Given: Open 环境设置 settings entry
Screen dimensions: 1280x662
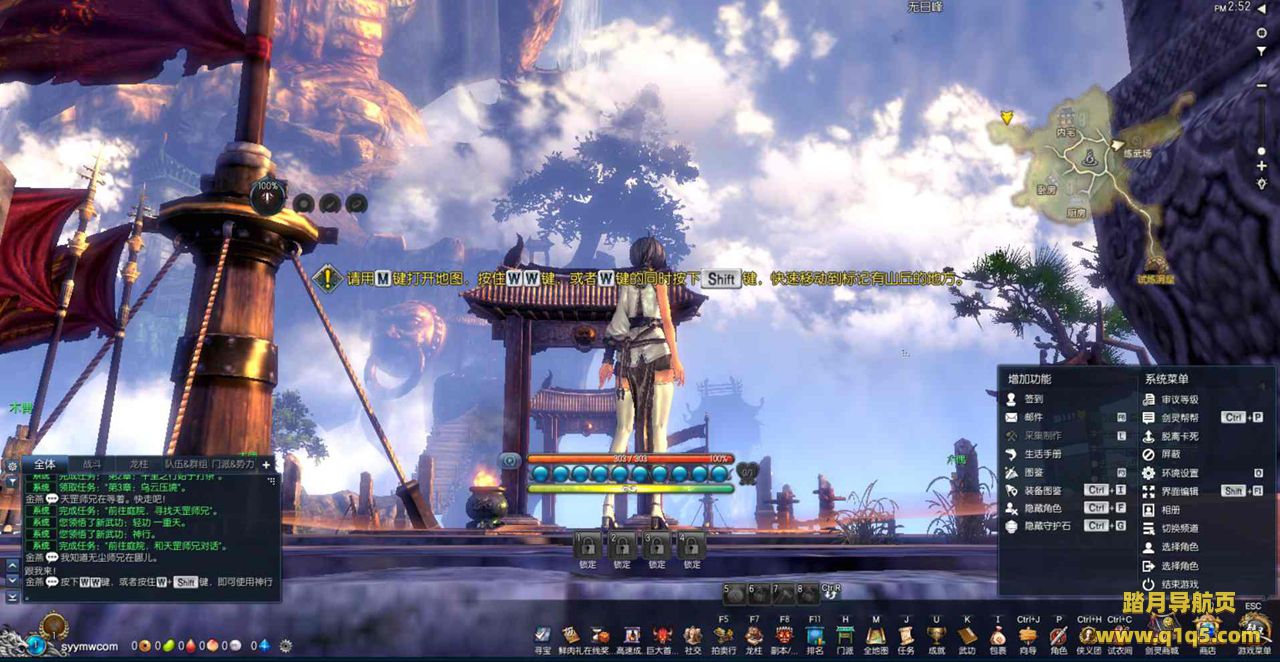Looking at the screenshot, I should 1179,473.
